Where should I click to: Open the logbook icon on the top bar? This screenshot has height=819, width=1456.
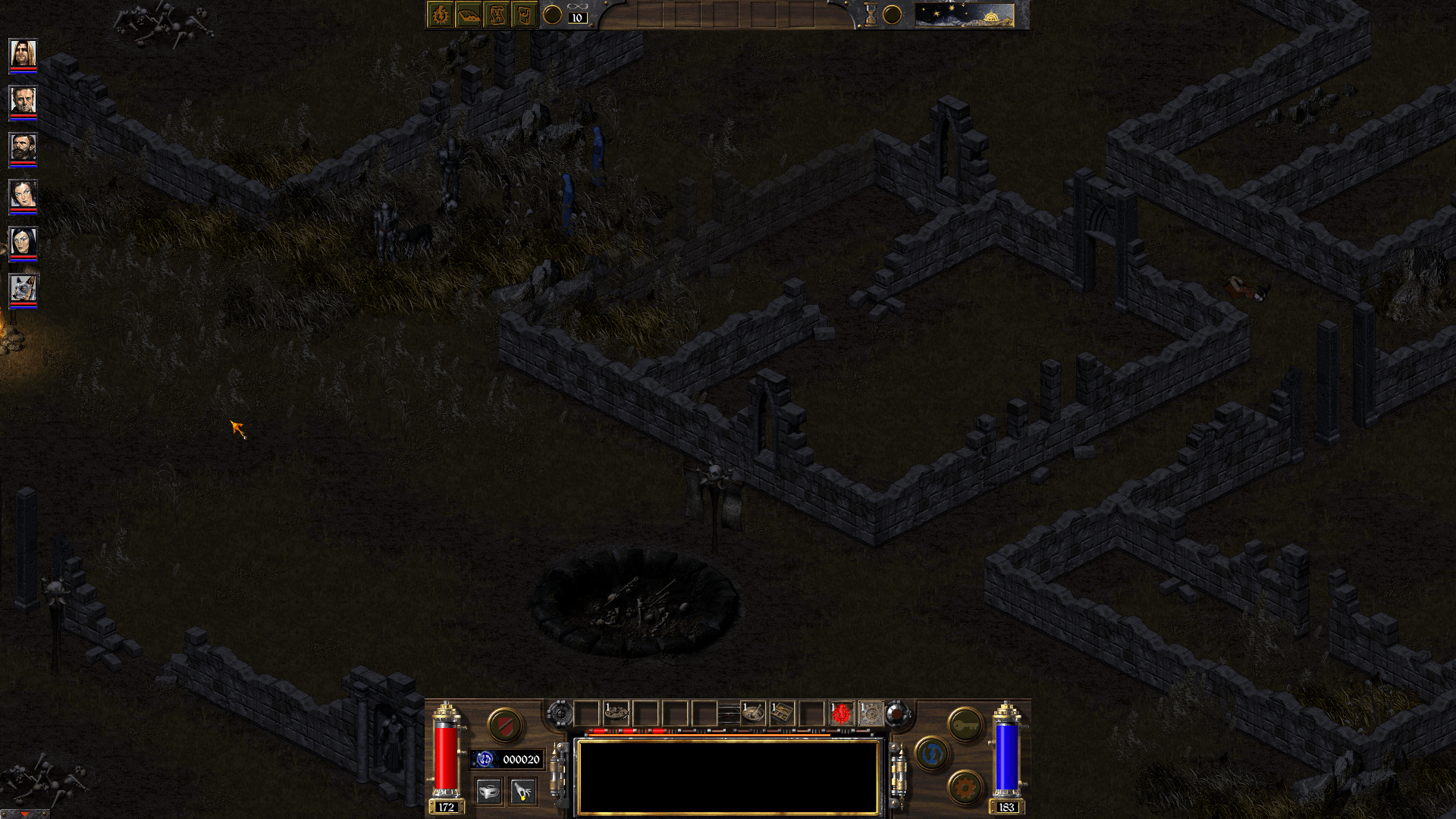(467, 13)
